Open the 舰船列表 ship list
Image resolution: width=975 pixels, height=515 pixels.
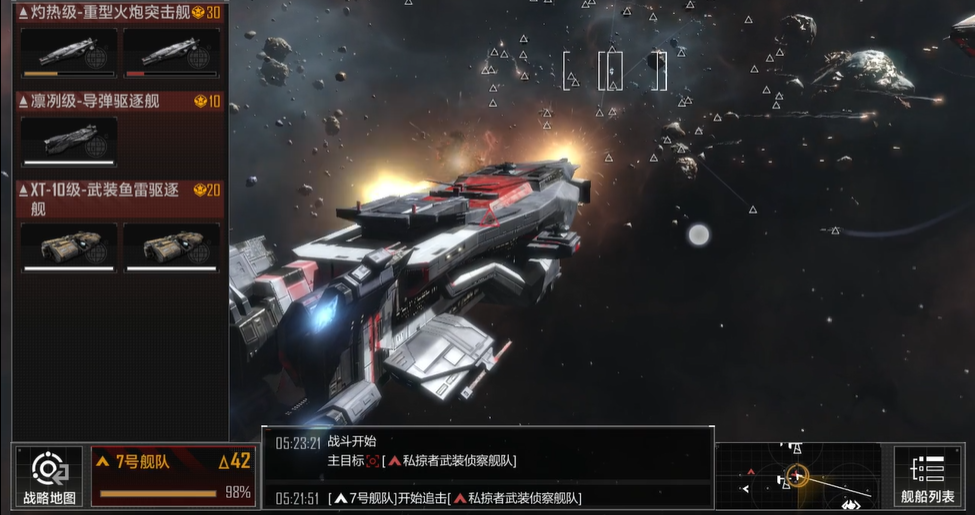pos(927,476)
